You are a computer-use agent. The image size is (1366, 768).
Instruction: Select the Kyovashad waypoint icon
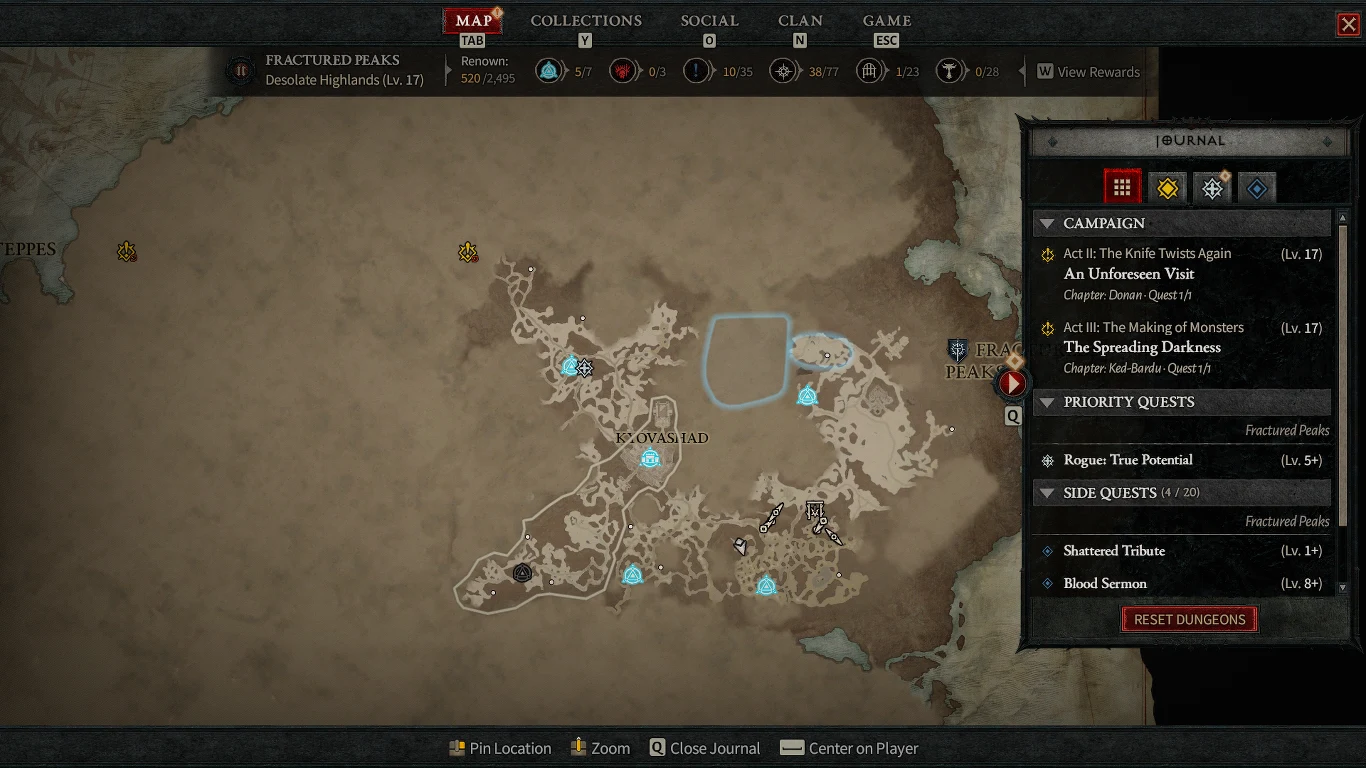[x=650, y=459]
